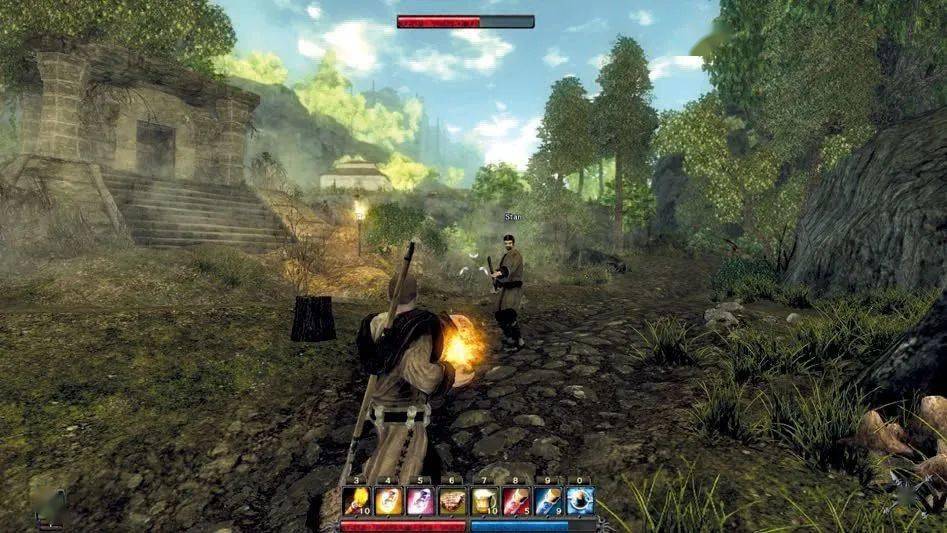This screenshot has width=947, height=533.
Task: Select the flaming torch hotbar slot
Action: (356, 501)
